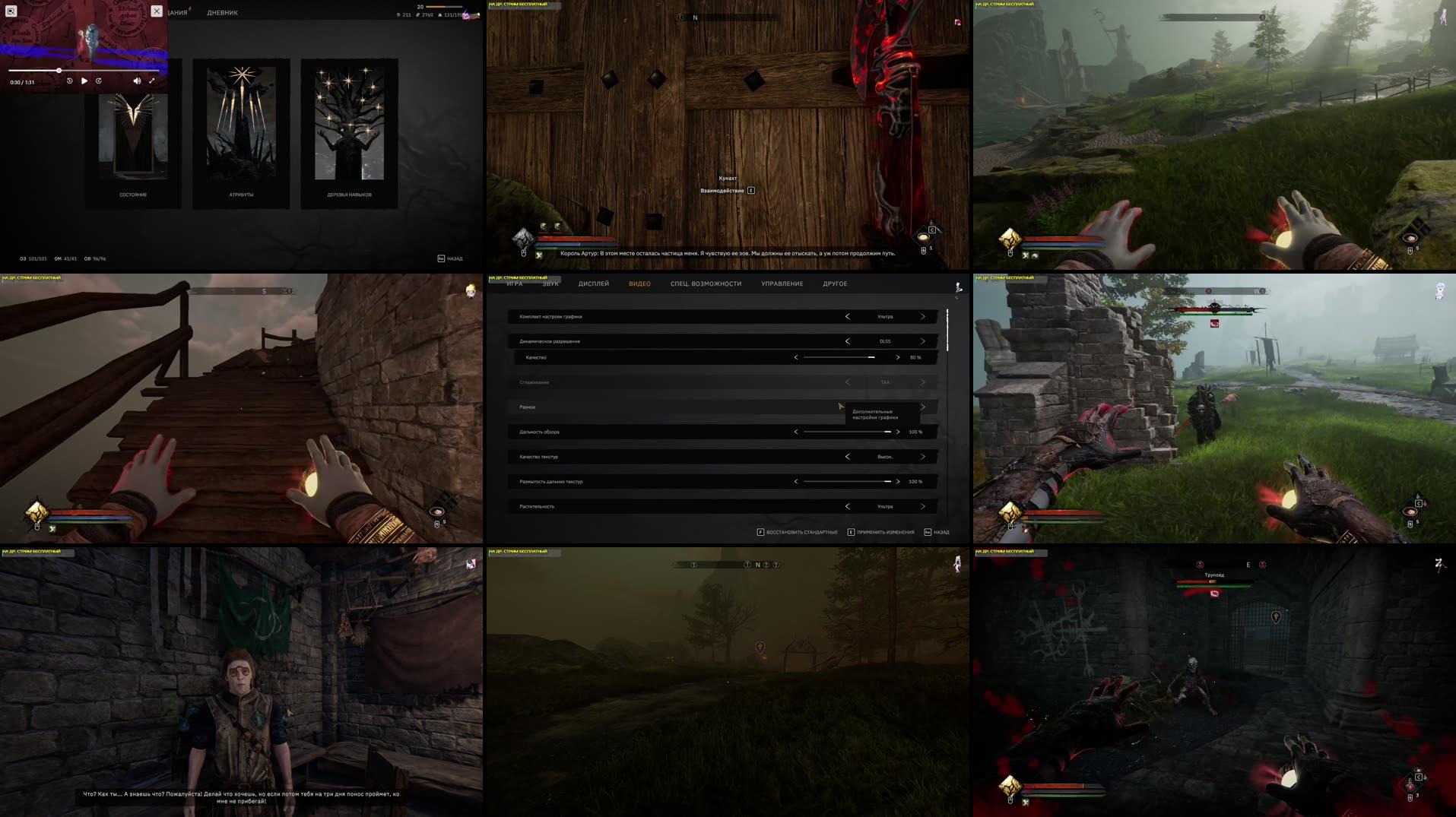
Task: Click the coin currency icon near the top-right counter
Action: click(398, 14)
